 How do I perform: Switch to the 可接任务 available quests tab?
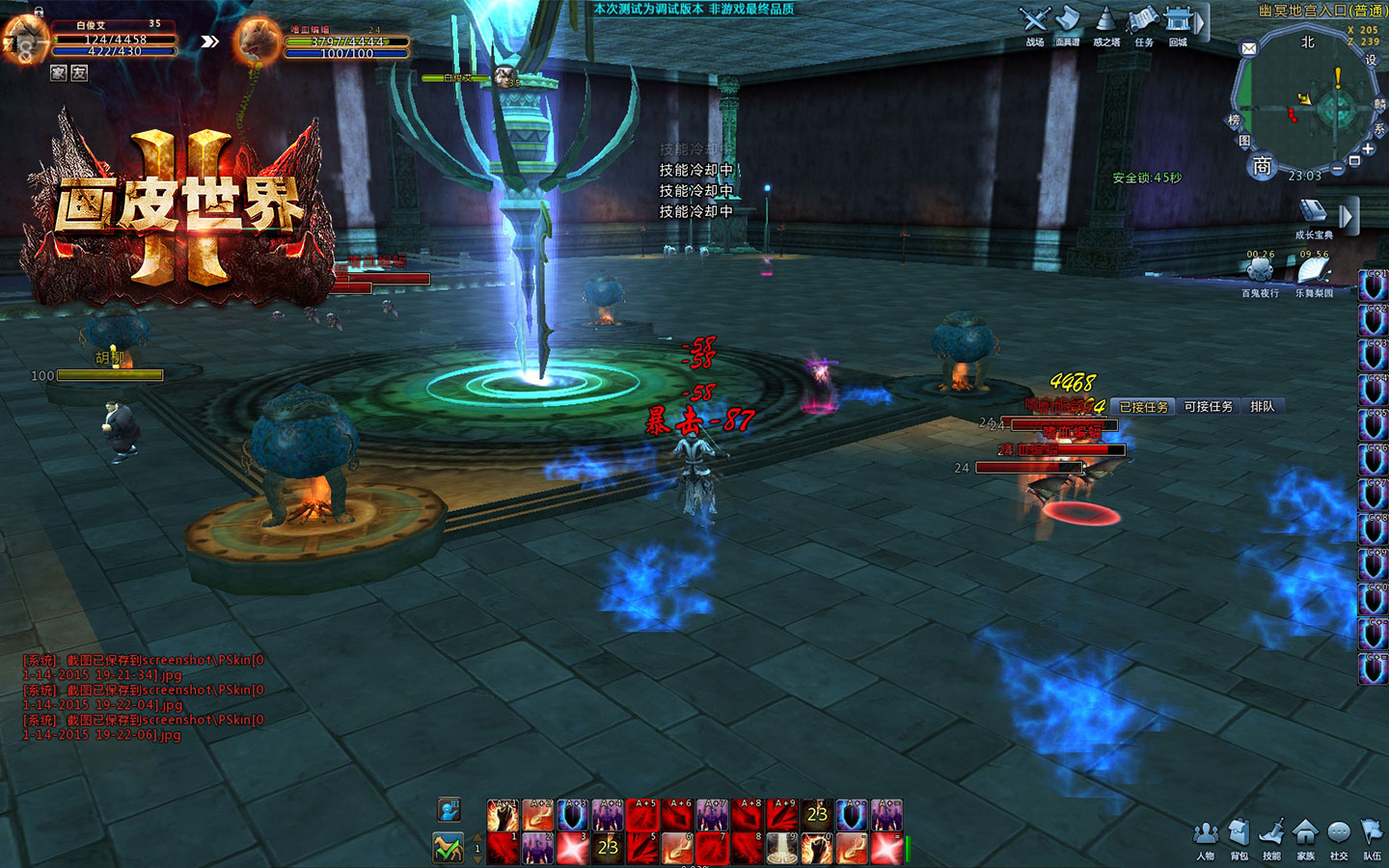point(1208,407)
